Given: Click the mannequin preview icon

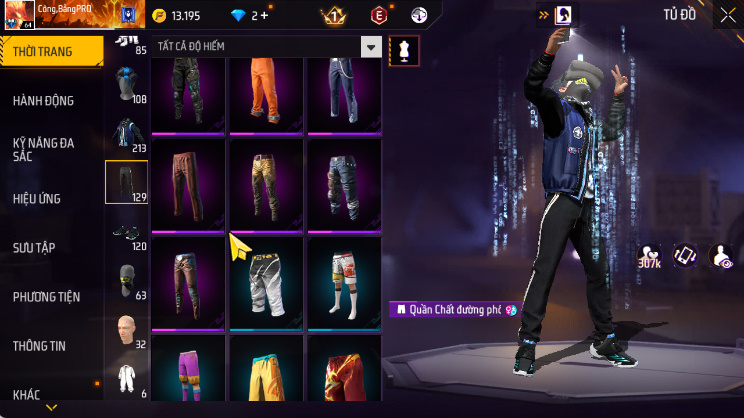Looking at the screenshot, I should [x=404, y=50].
